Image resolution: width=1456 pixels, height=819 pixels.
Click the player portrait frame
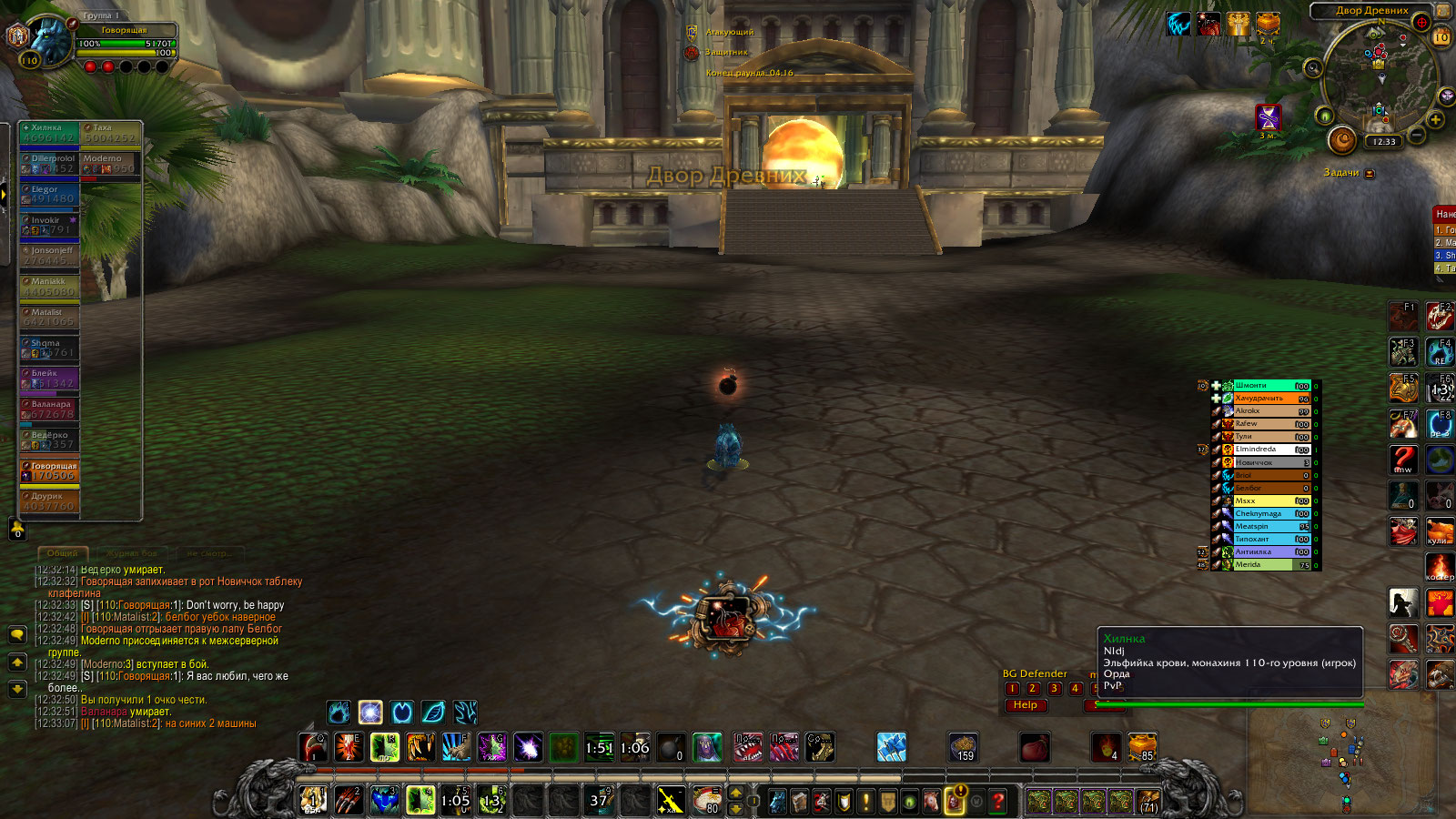tap(50, 41)
